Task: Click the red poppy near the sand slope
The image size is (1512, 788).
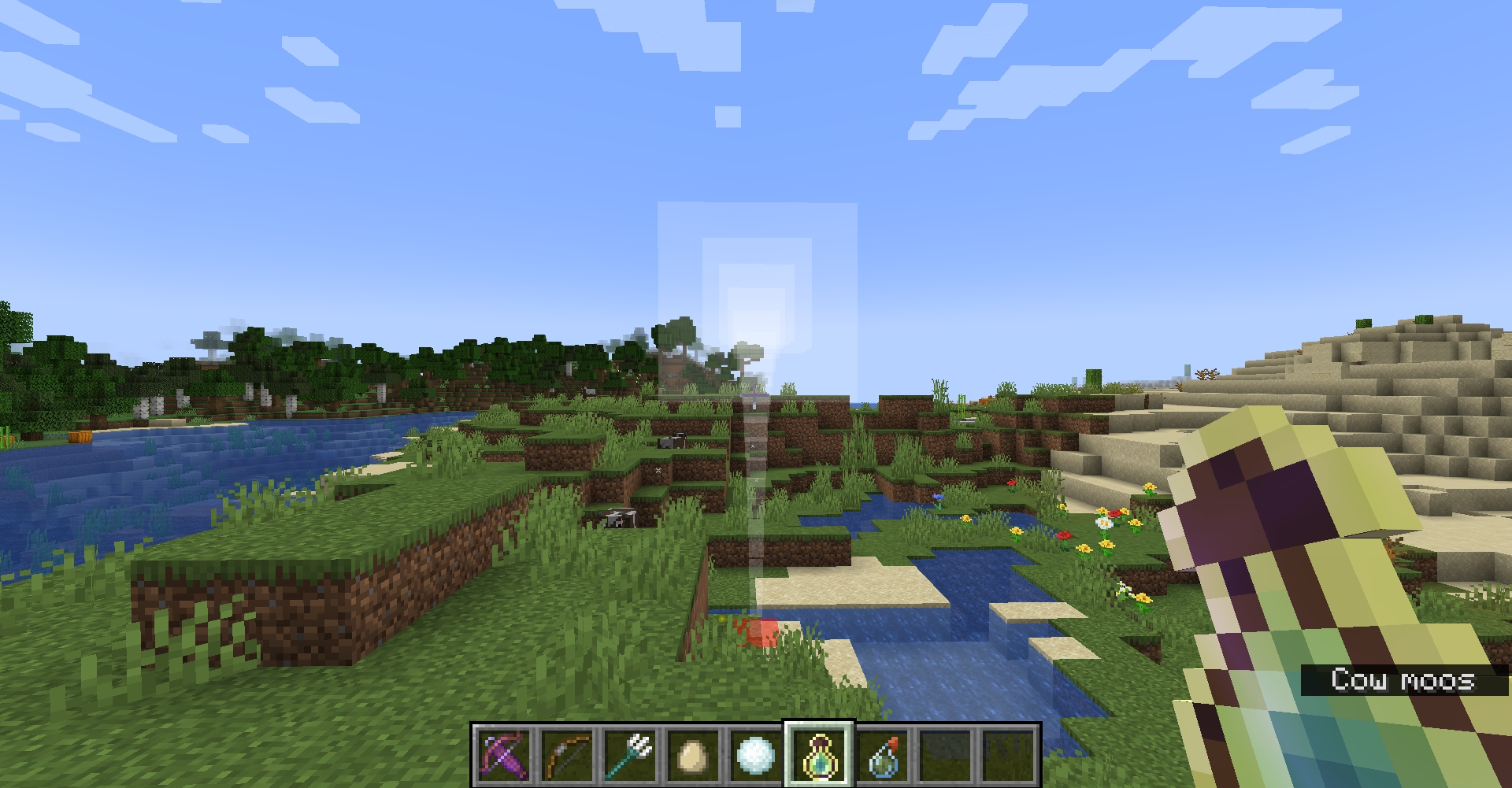Action: pyautogui.click(x=1116, y=513)
